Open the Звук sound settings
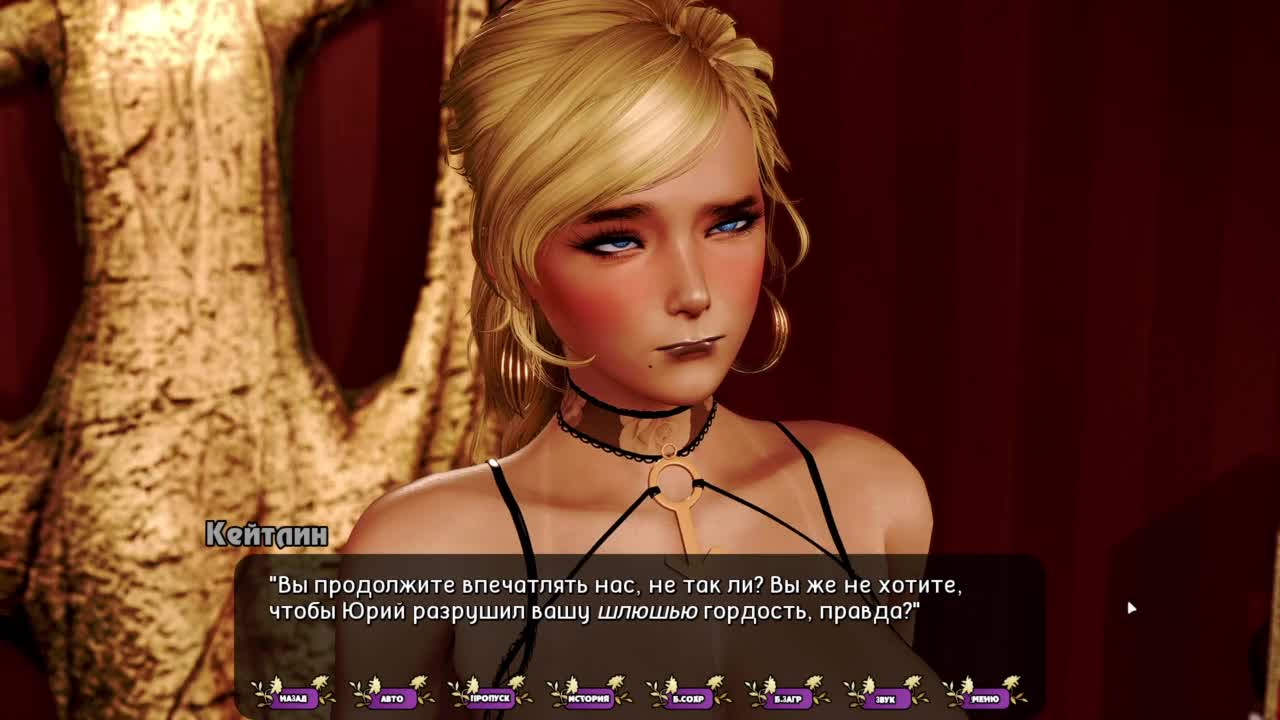 point(885,698)
